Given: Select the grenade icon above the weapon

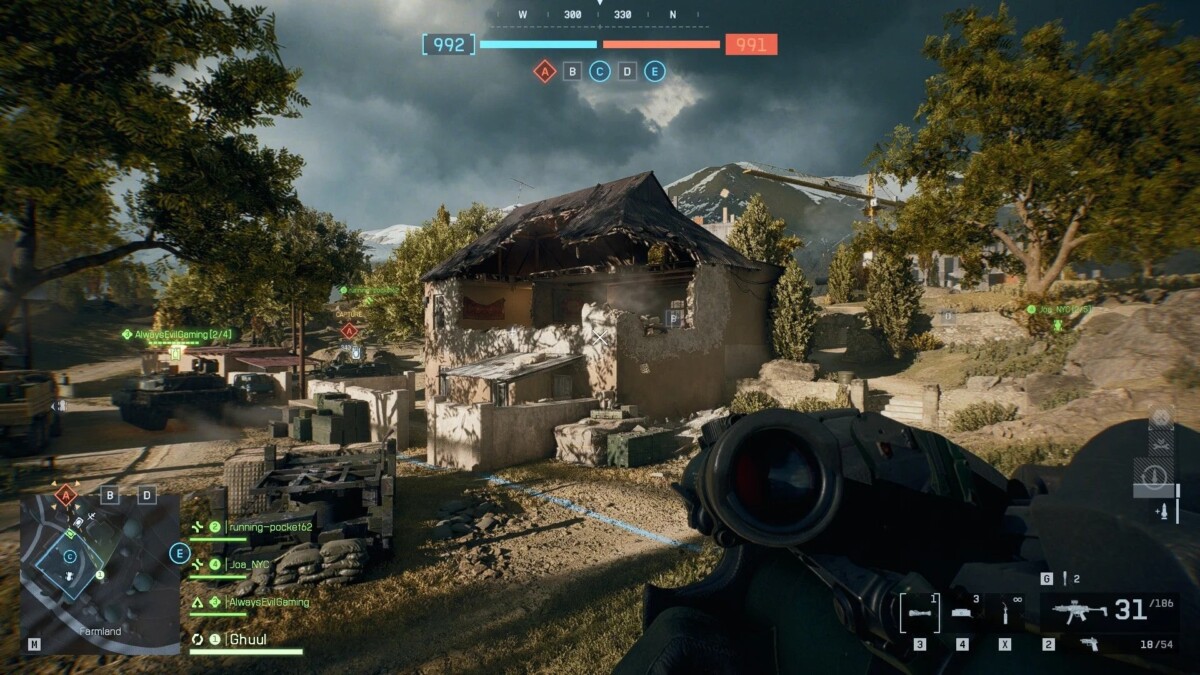Looking at the screenshot, I should pos(1065,578).
